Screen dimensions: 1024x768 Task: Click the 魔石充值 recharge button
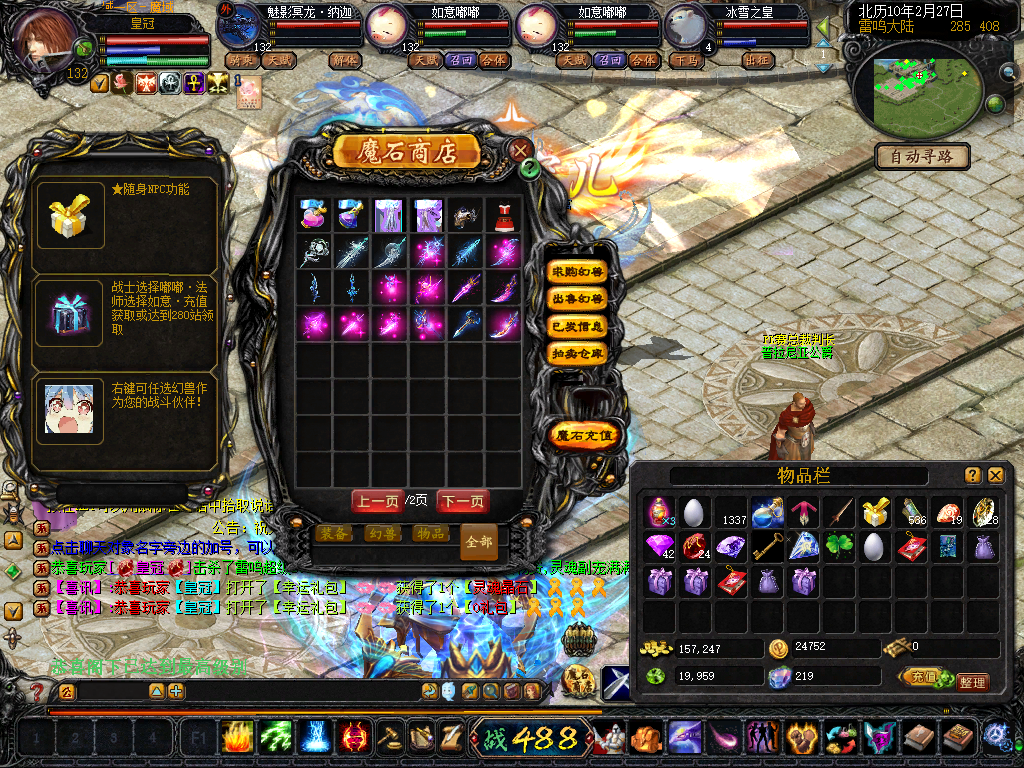585,435
